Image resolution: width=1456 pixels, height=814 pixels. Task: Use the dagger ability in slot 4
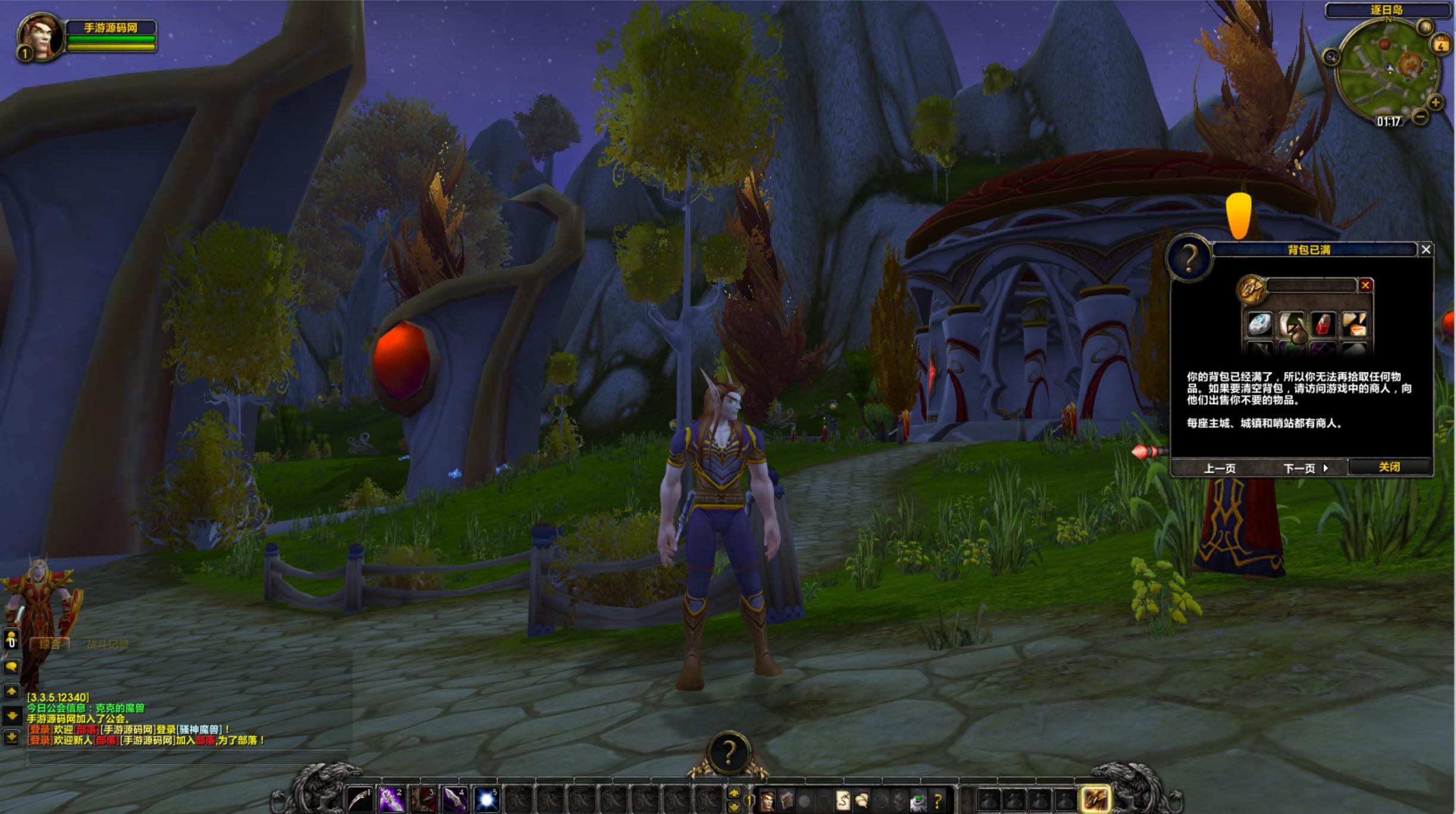(x=454, y=799)
